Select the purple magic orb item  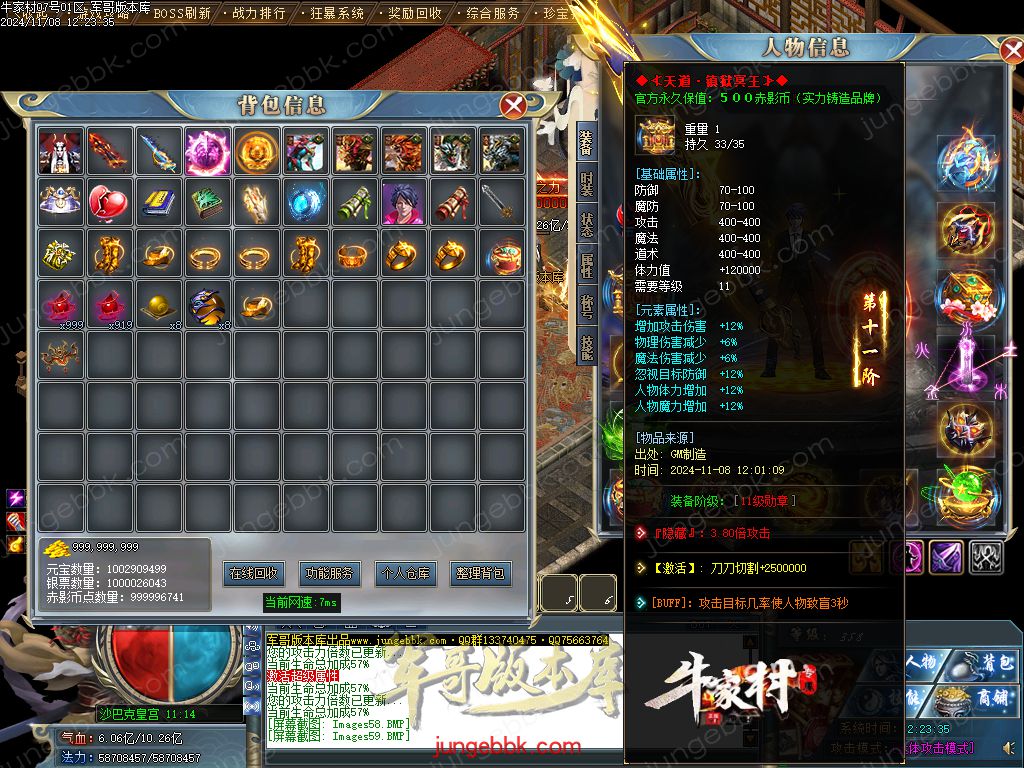pyautogui.click(x=207, y=151)
